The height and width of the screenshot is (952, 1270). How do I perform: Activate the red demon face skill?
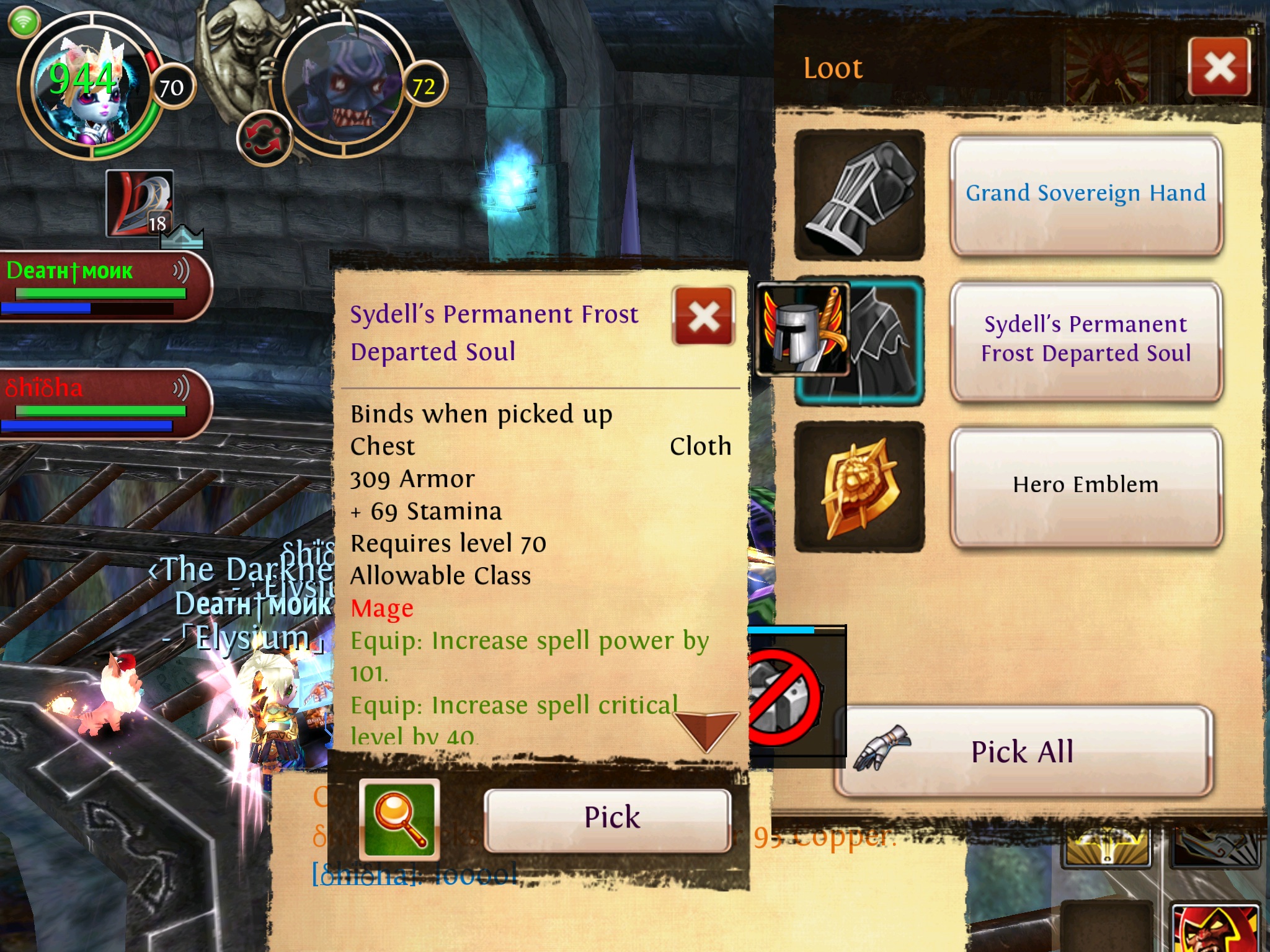coord(1215,930)
